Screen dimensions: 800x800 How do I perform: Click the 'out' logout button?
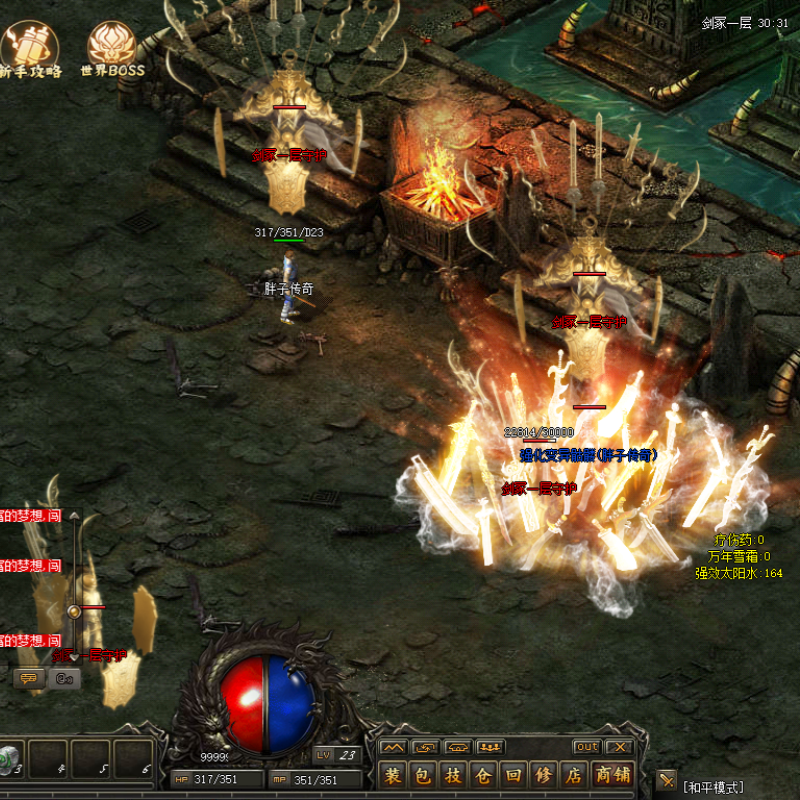pos(587,747)
